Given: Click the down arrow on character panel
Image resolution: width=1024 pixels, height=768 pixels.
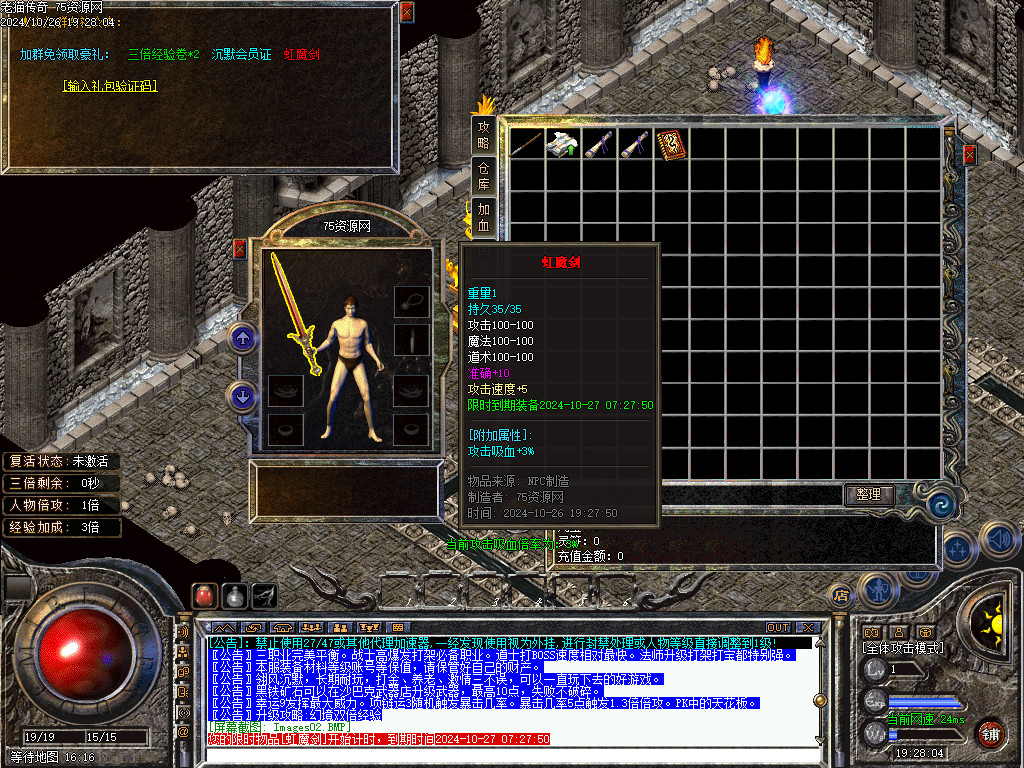Looking at the screenshot, I should pyautogui.click(x=242, y=396).
